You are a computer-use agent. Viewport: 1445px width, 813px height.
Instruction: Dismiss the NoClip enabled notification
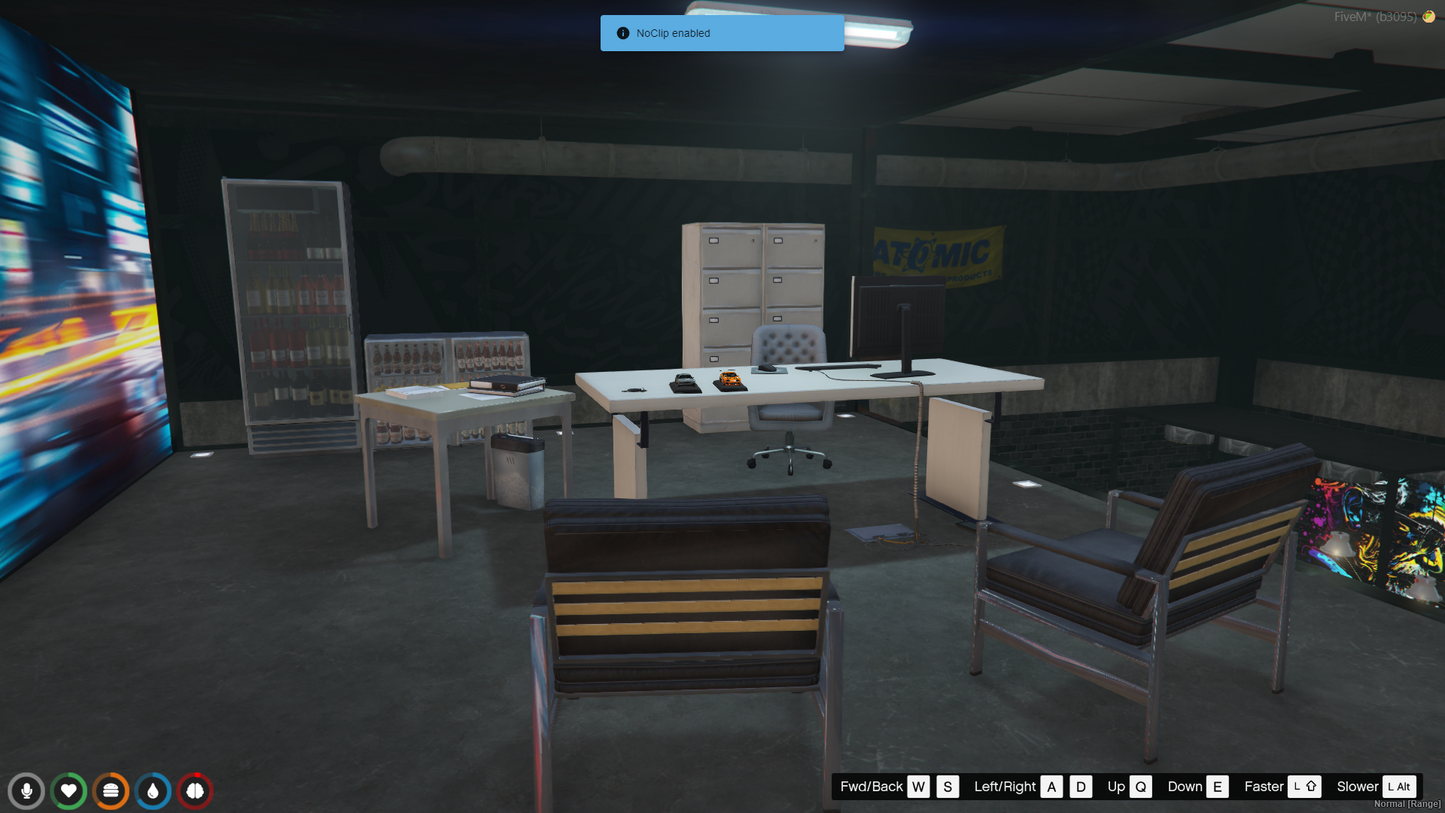click(x=721, y=33)
